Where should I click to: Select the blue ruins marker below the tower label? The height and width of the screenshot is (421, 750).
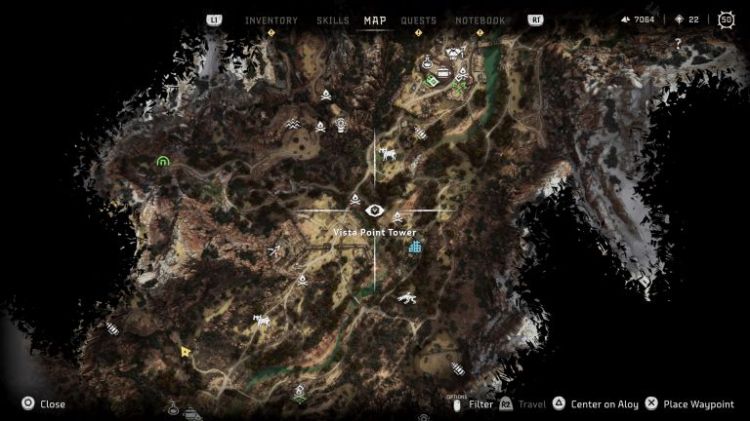(x=414, y=245)
